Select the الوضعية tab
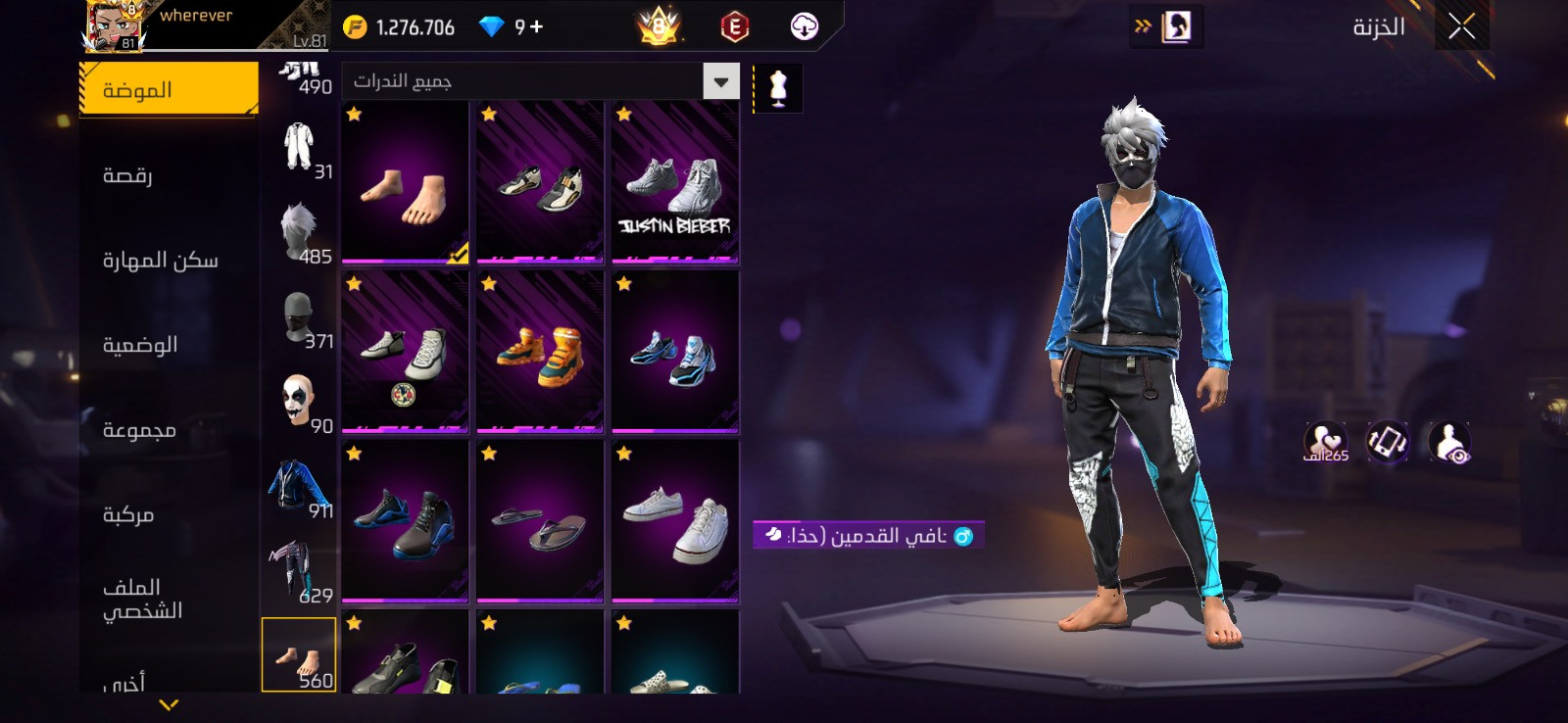The image size is (1568, 723). coord(140,345)
